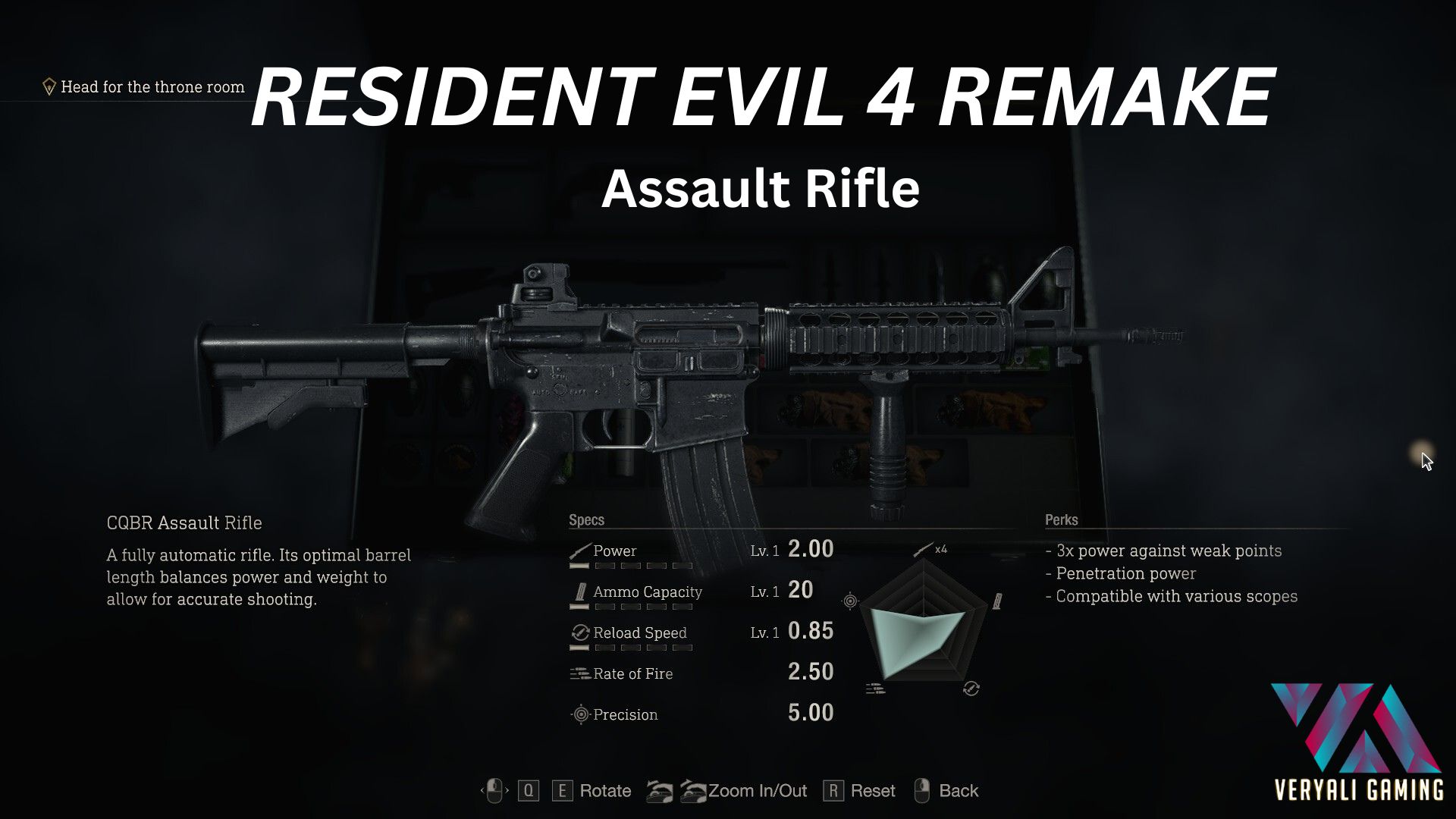Click the Back option at the bottom
This screenshot has height=819, width=1456.
pos(958,791)
